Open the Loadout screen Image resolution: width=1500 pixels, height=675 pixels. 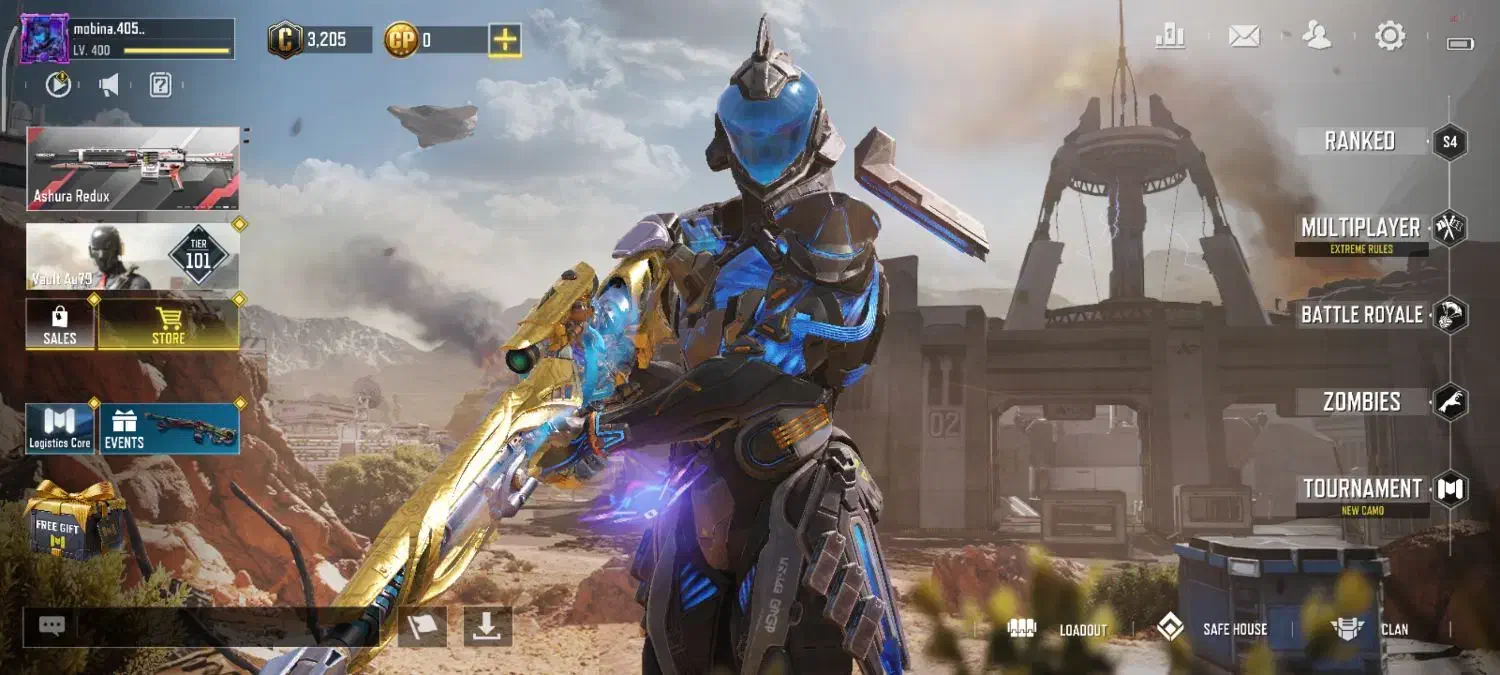(x=1058, y=629)
